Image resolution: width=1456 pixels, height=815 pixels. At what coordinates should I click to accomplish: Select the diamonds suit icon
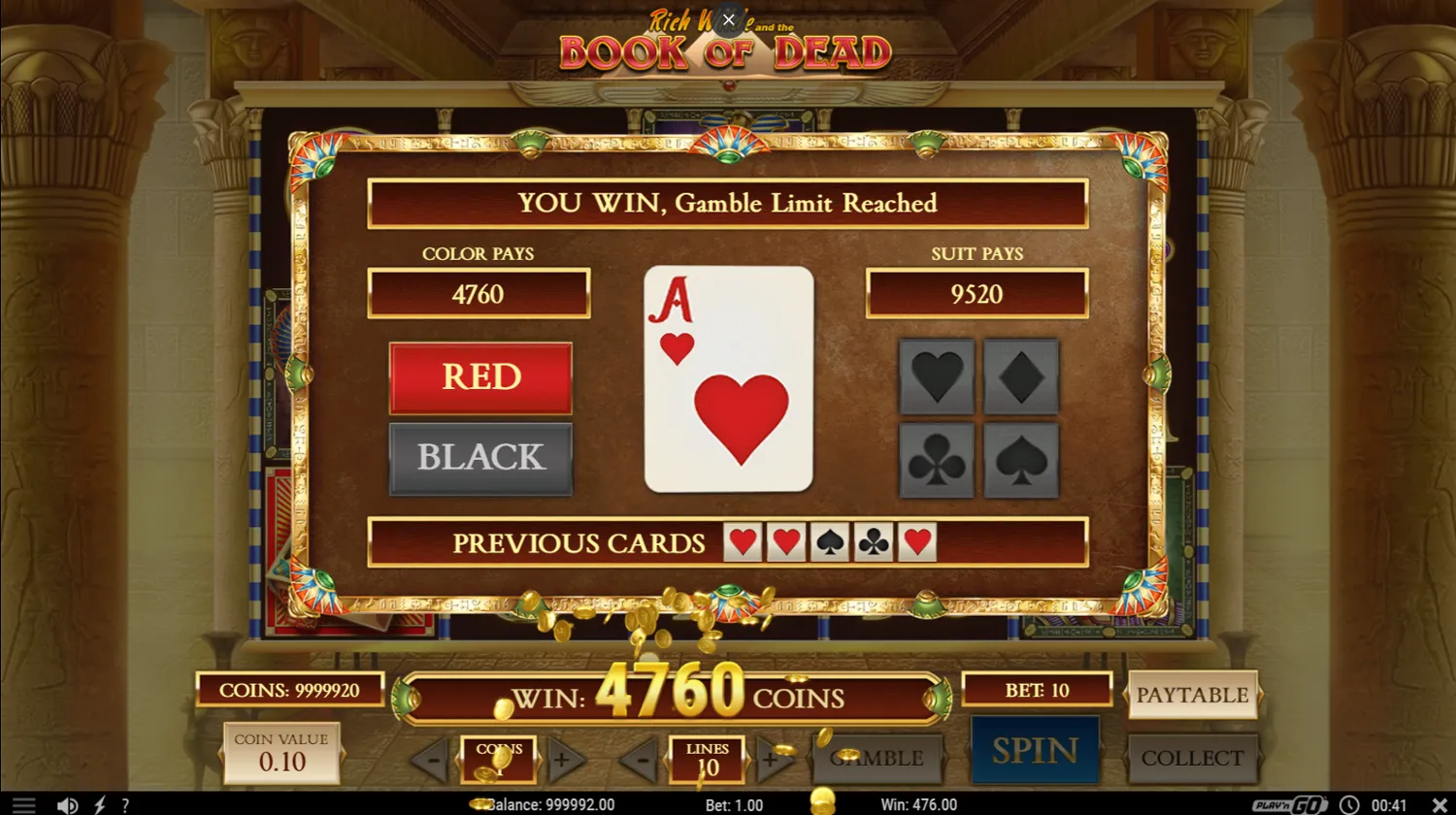point(1020,375)
